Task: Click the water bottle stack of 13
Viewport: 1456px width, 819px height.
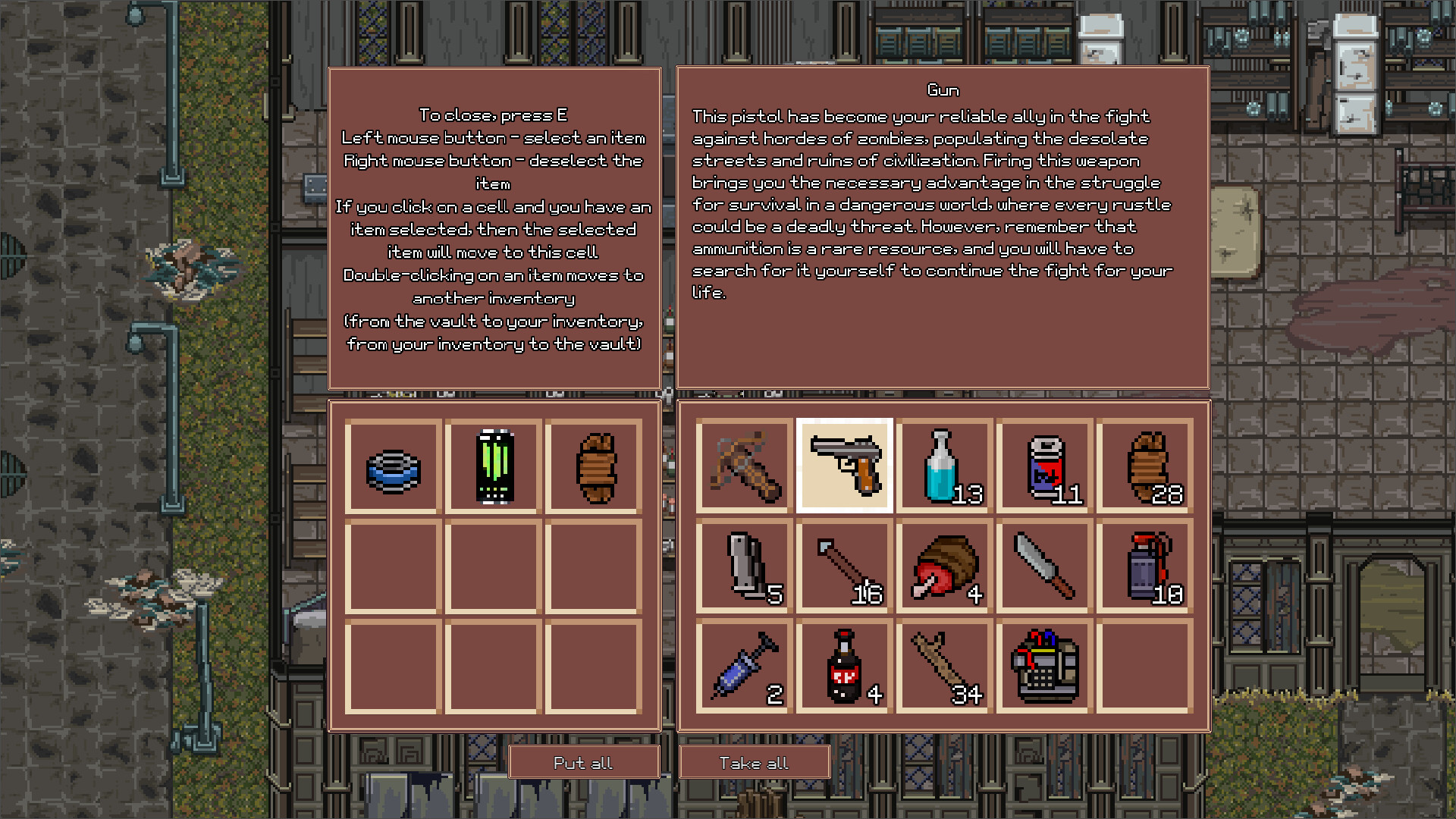Action: coord(944,466)
